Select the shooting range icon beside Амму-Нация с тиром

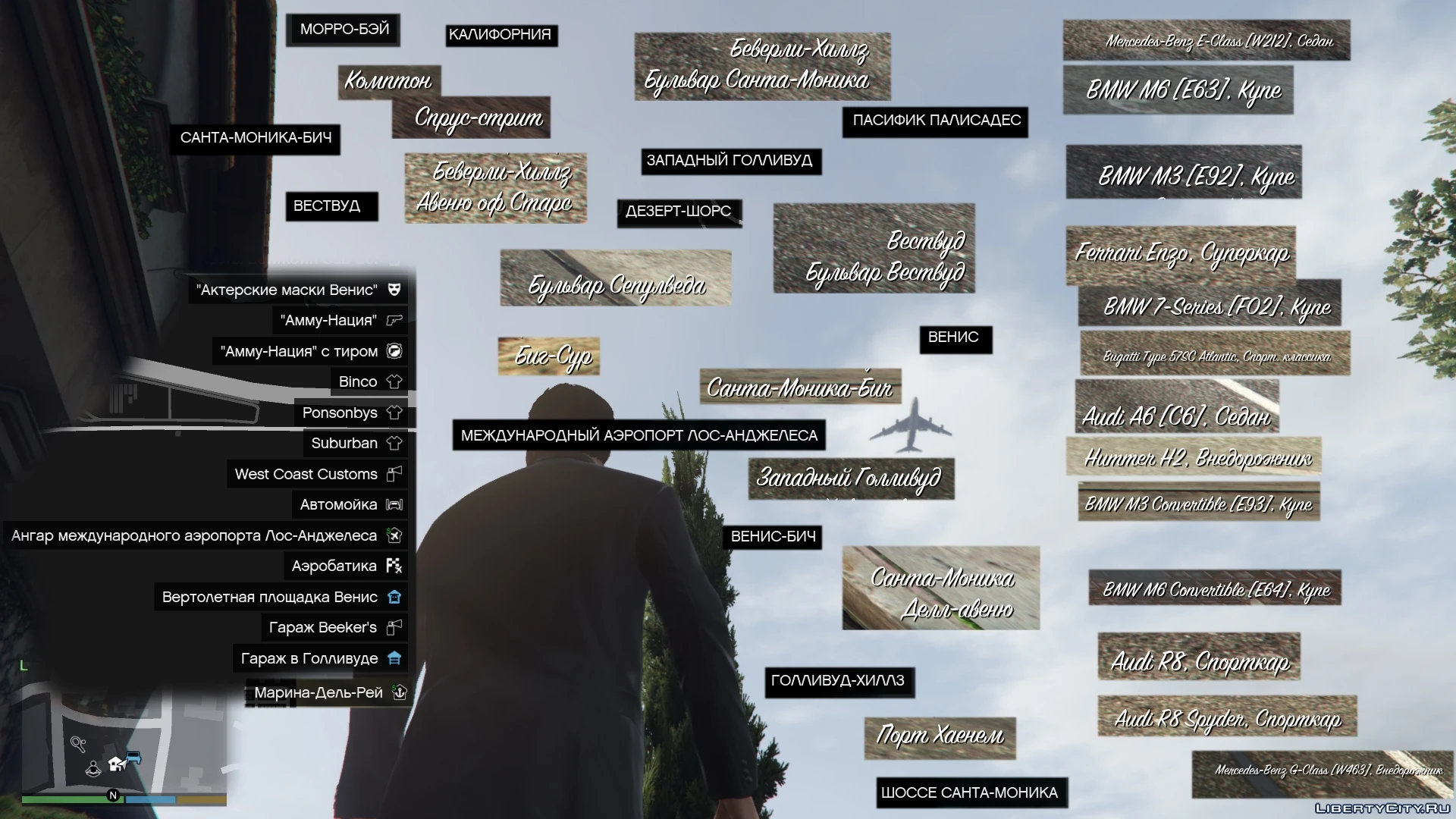tap(394, 351)
